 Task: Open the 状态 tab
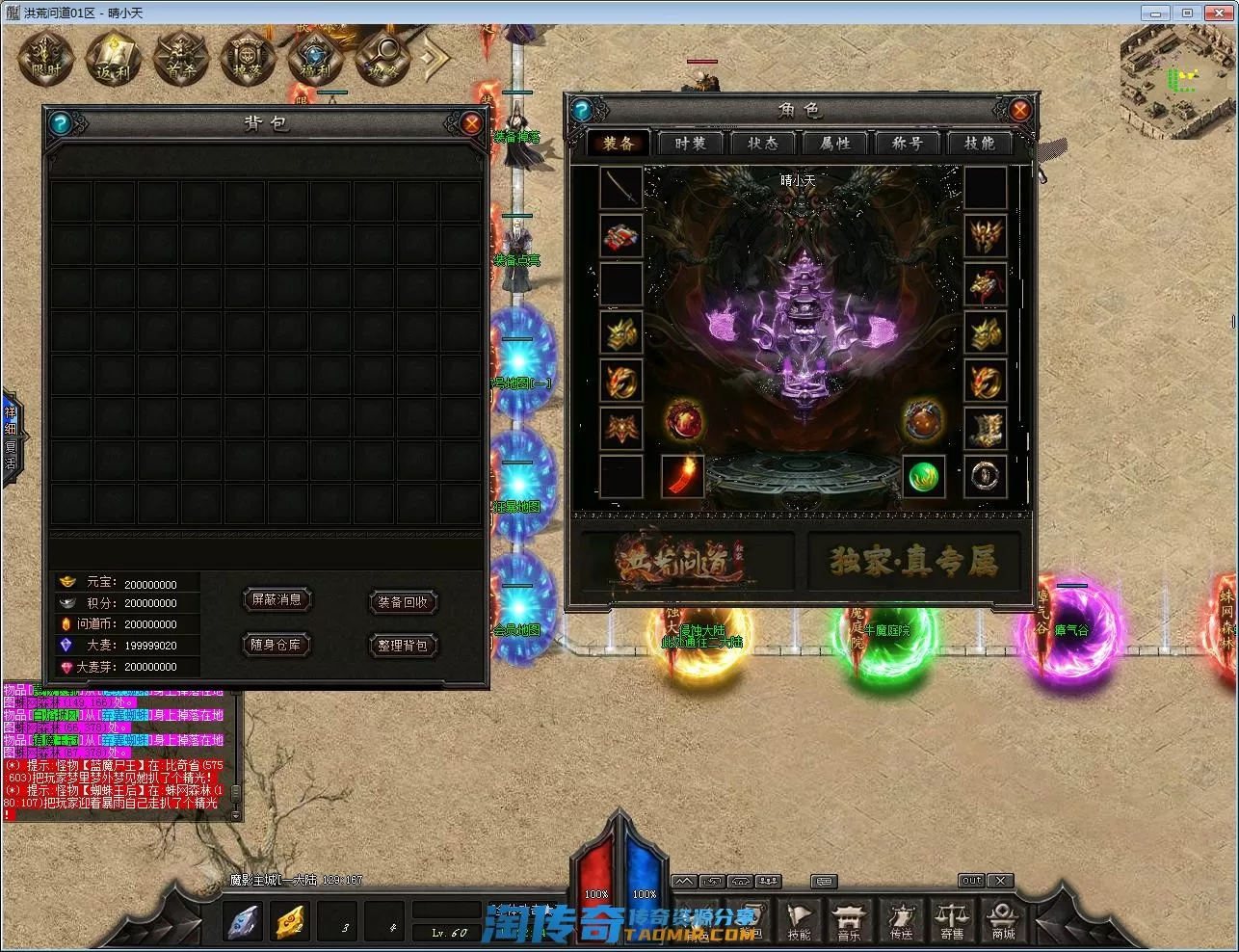(x=763, y=144)
